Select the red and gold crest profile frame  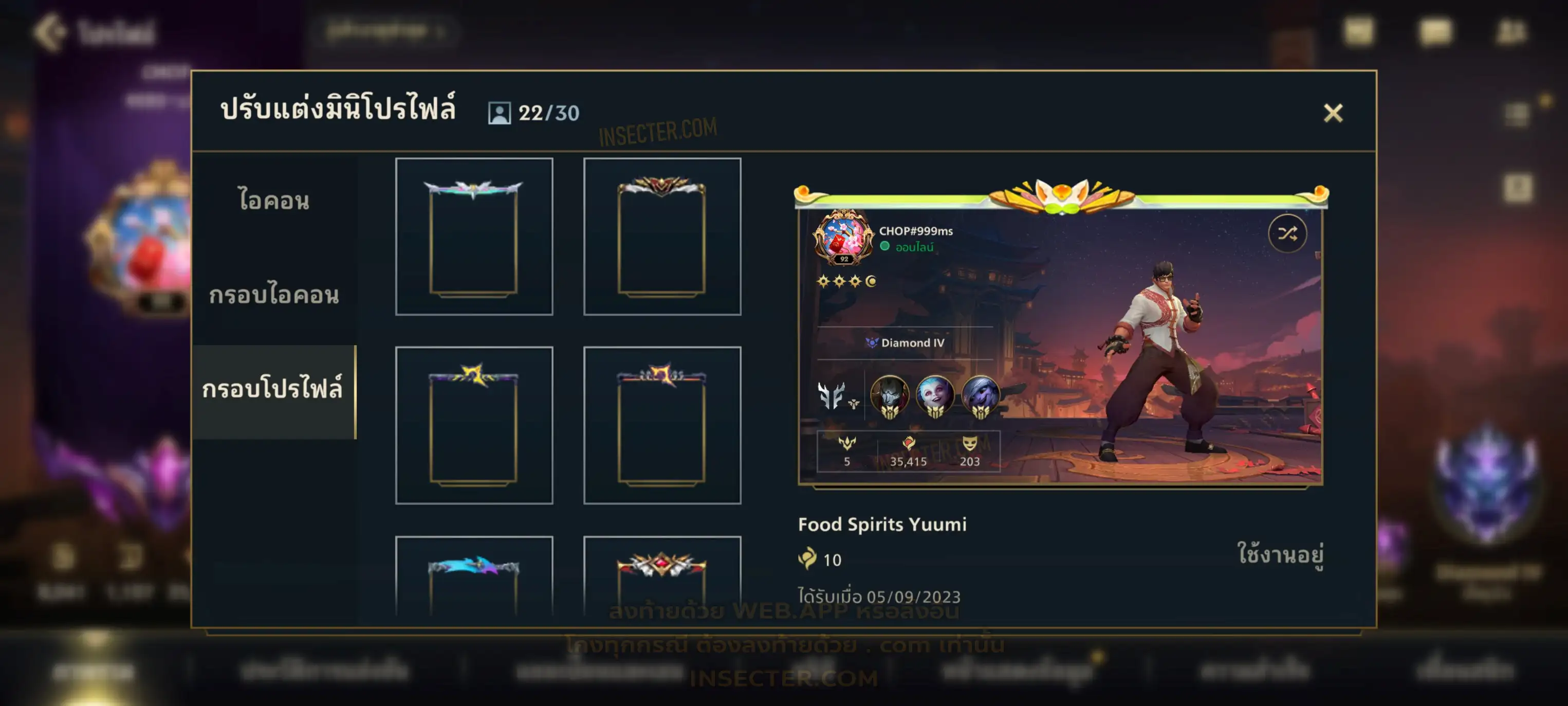point(661,237)
